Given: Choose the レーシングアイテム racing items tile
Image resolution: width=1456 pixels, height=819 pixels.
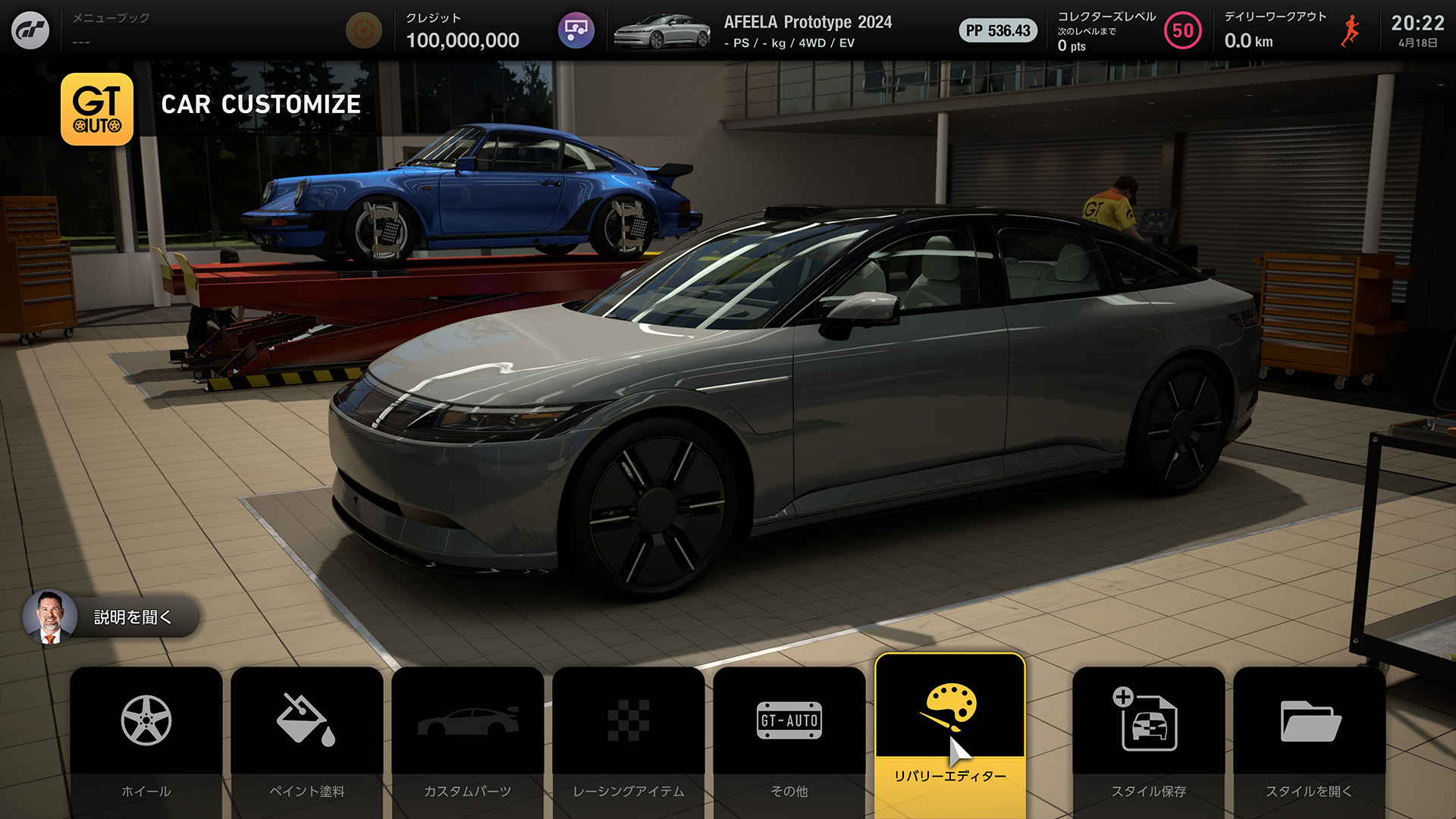Looking at the screenshot, I should (x=628, y=739).
